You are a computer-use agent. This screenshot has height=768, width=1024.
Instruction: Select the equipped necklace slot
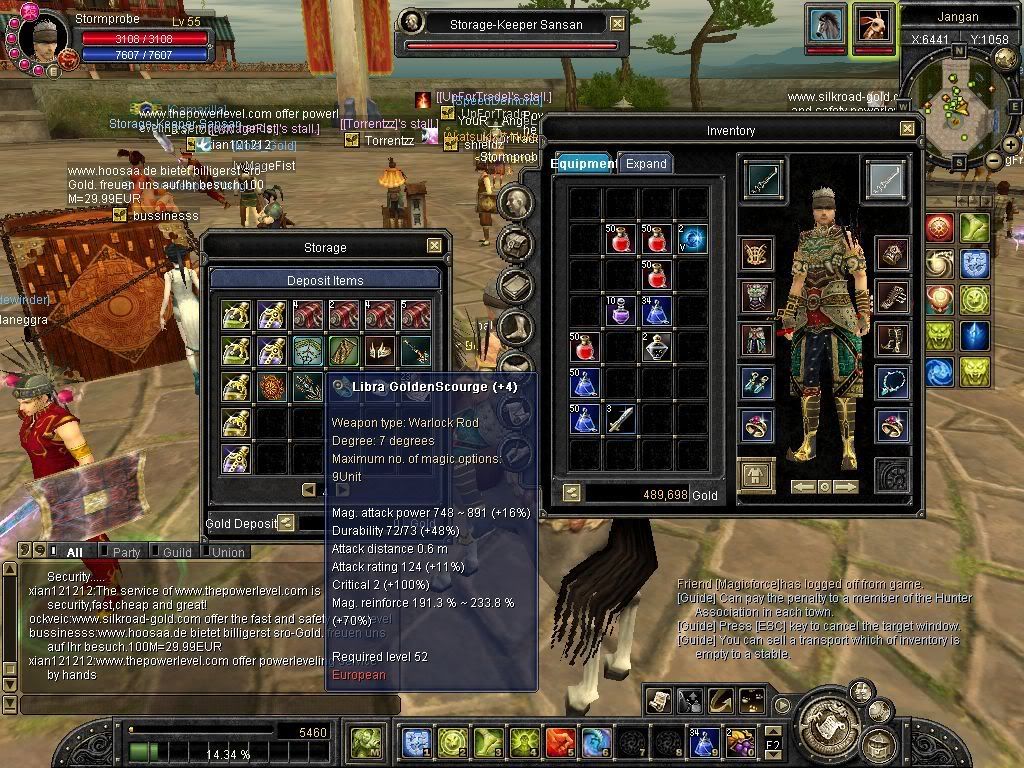[x=892, y=381]
